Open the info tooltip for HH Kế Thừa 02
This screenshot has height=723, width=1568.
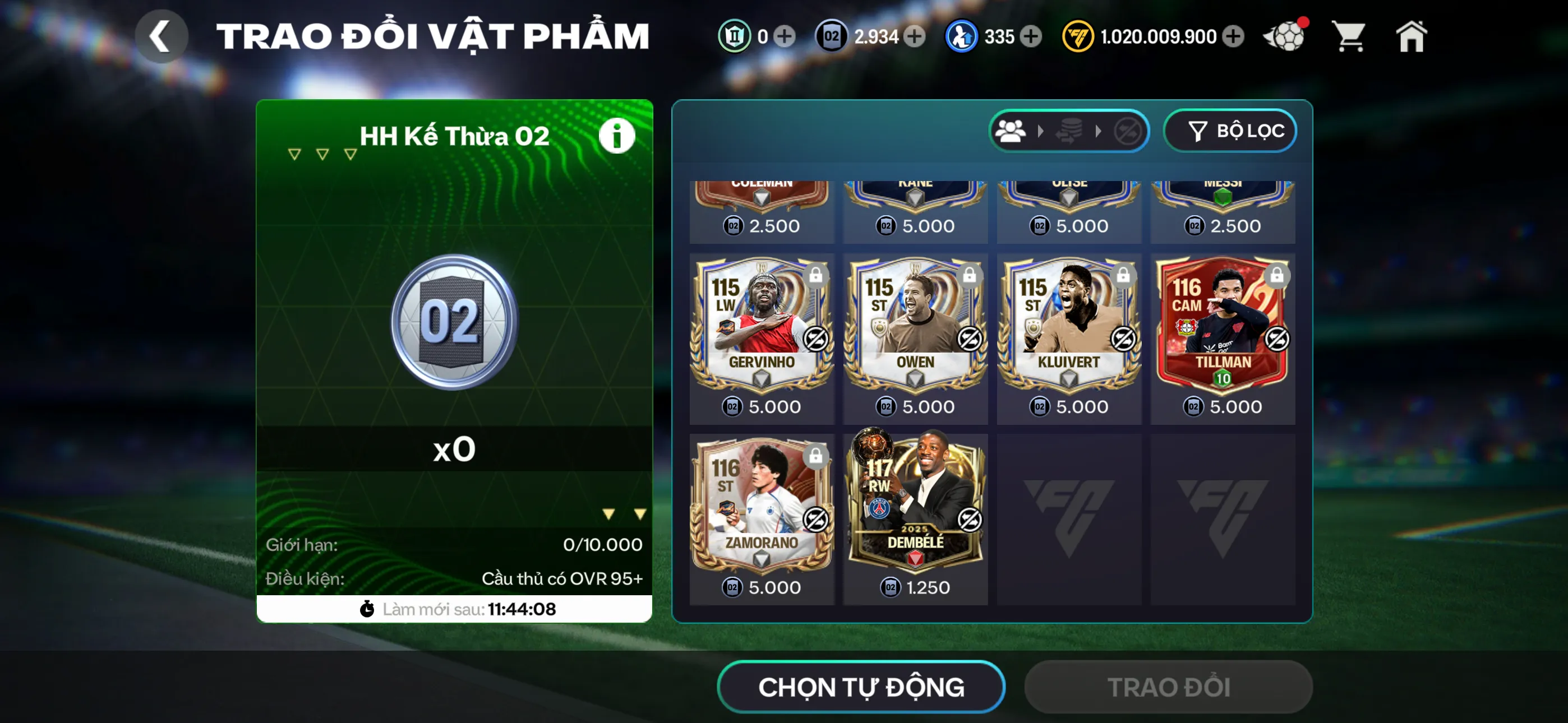(617, 135)
